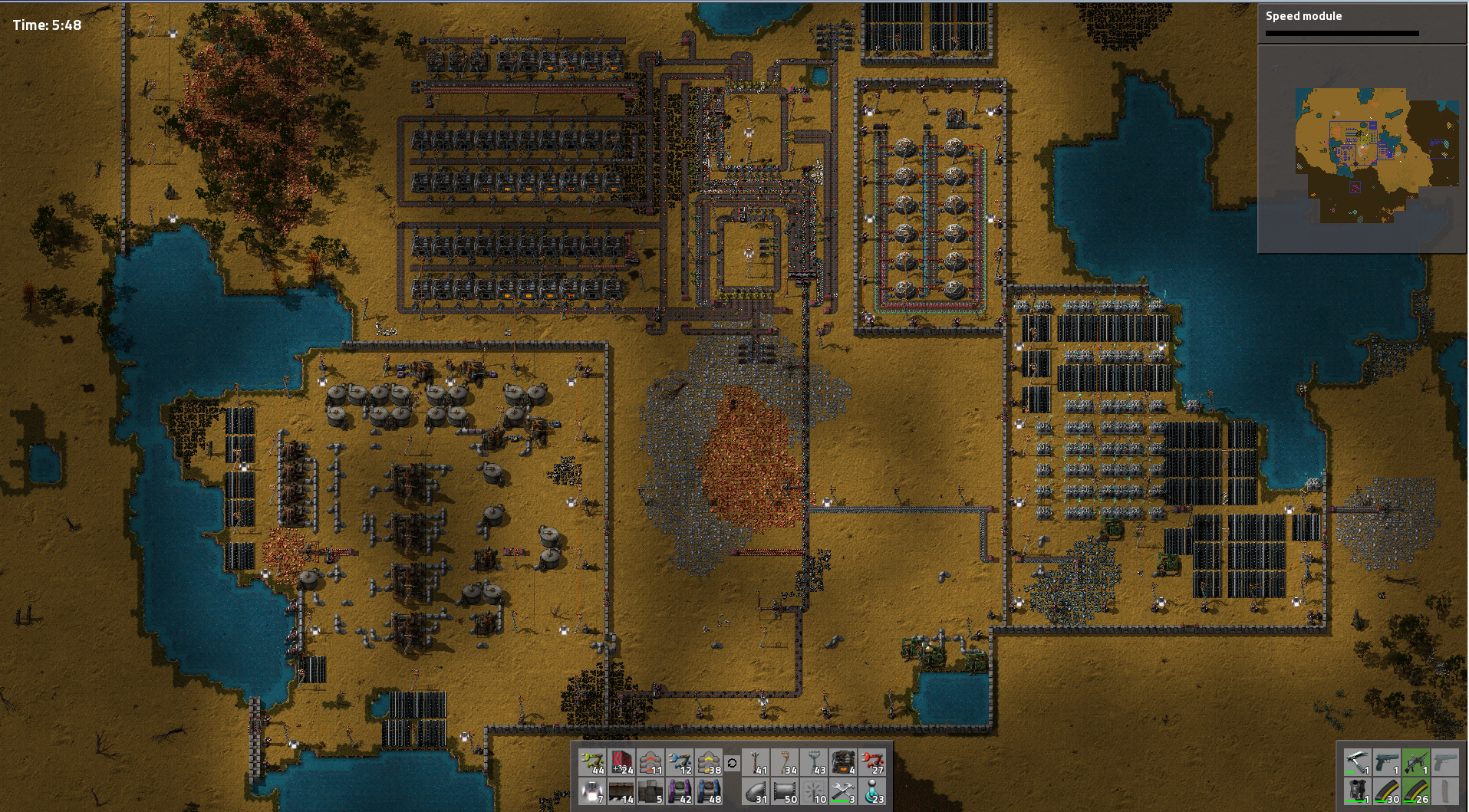Pick the stone wall slot with 5 items

click(651, 792)
